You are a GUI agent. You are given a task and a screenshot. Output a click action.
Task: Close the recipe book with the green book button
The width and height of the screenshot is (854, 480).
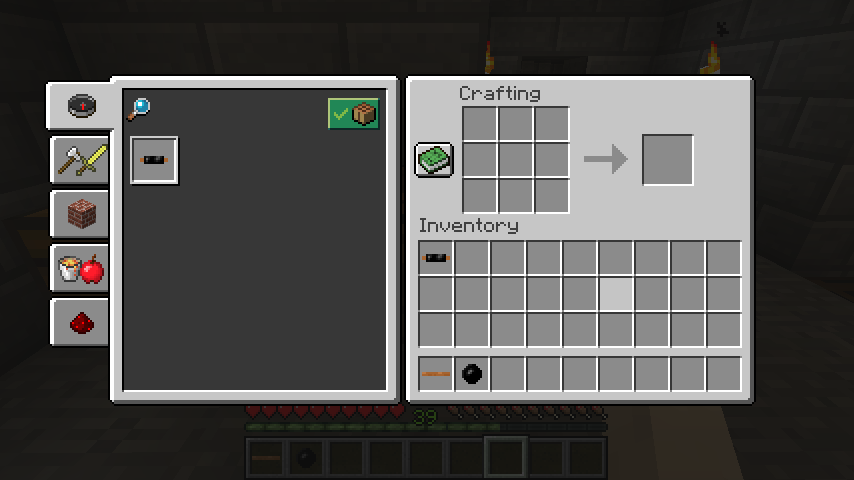pyautogui.click(x=434, y=160)
